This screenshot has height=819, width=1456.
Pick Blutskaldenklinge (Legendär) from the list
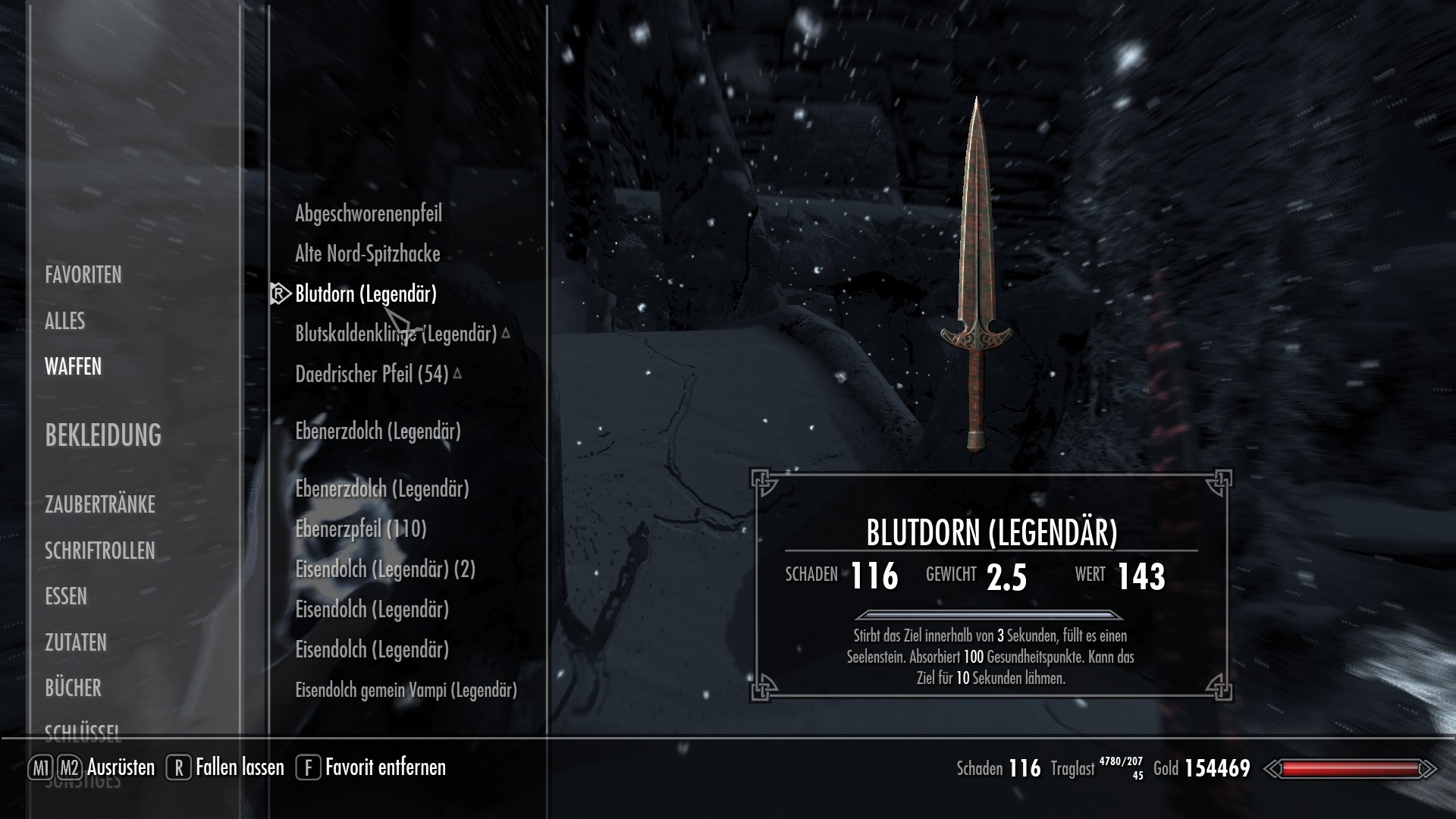pos(396,334)
